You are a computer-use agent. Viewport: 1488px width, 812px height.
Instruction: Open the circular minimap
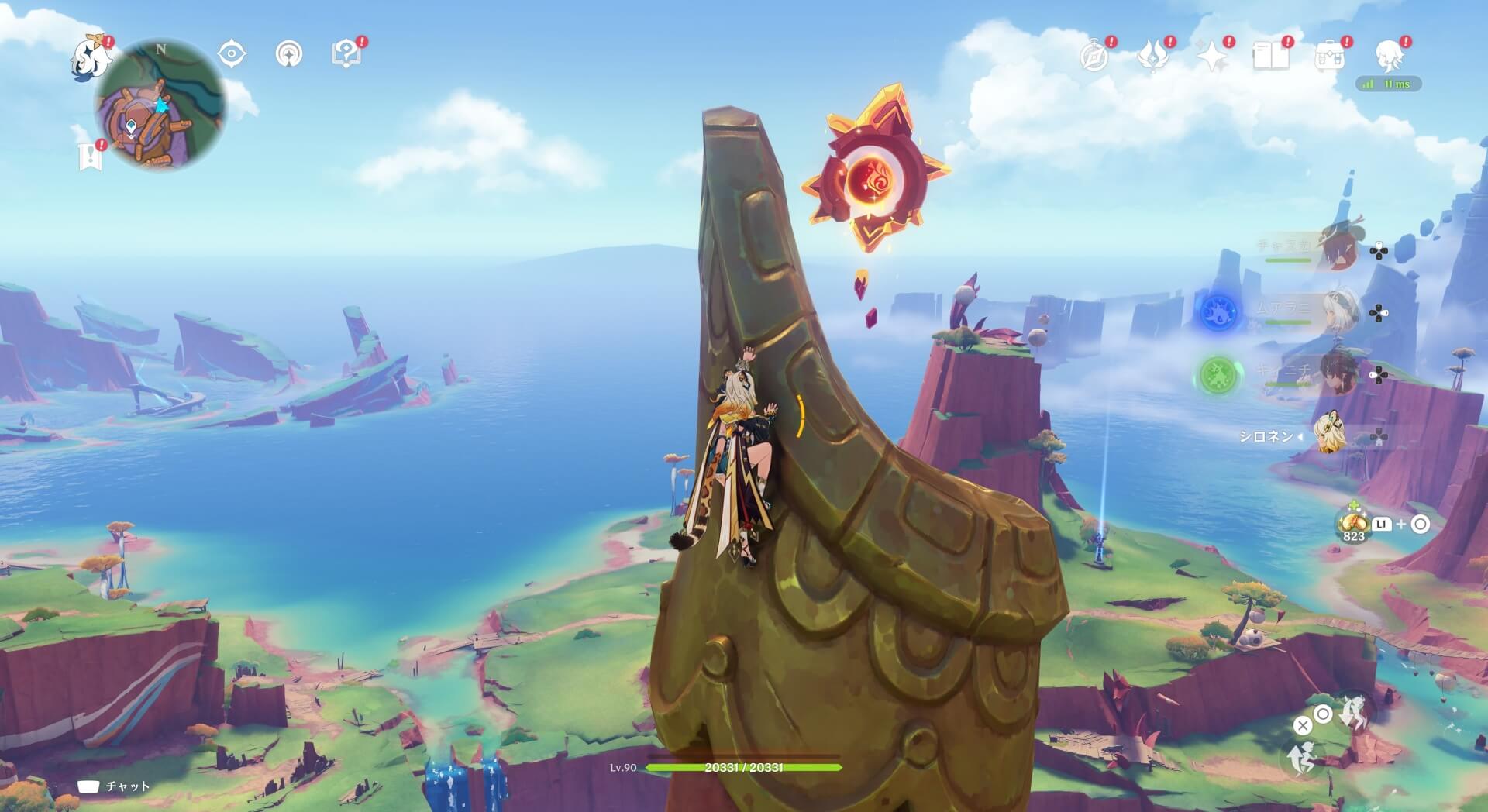(160, 105)
